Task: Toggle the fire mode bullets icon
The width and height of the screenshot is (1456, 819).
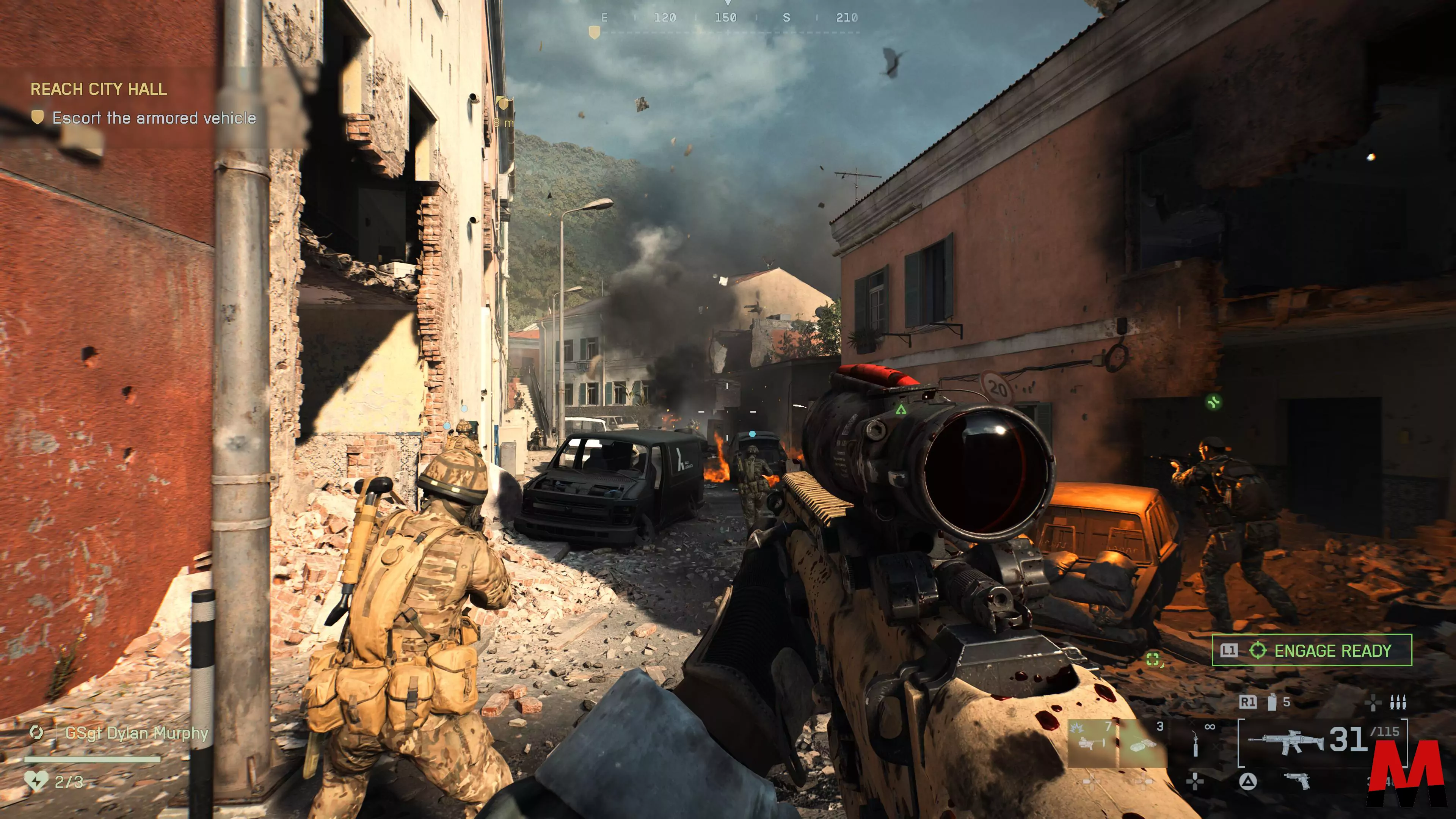Action: [x=1398, y=702]
